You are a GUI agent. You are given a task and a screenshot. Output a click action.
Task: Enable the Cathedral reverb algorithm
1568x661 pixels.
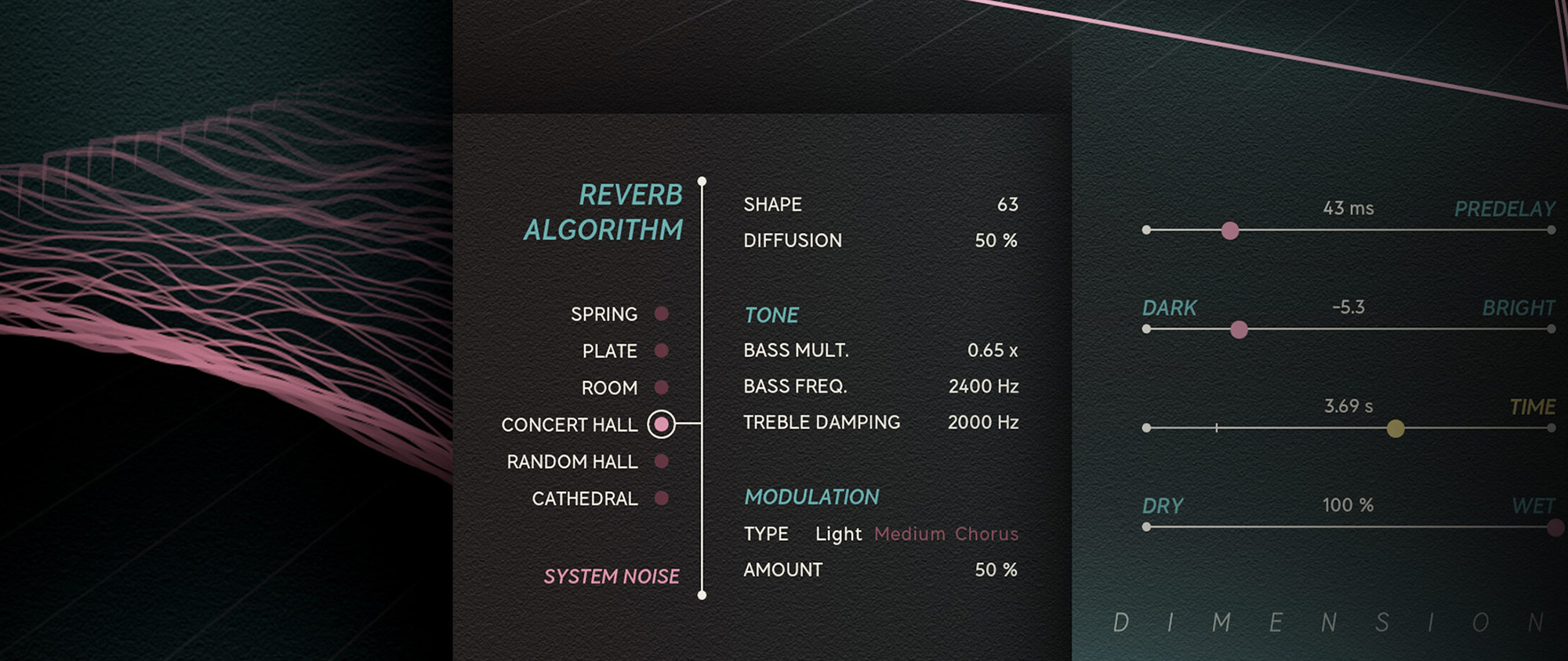[661, 498]
